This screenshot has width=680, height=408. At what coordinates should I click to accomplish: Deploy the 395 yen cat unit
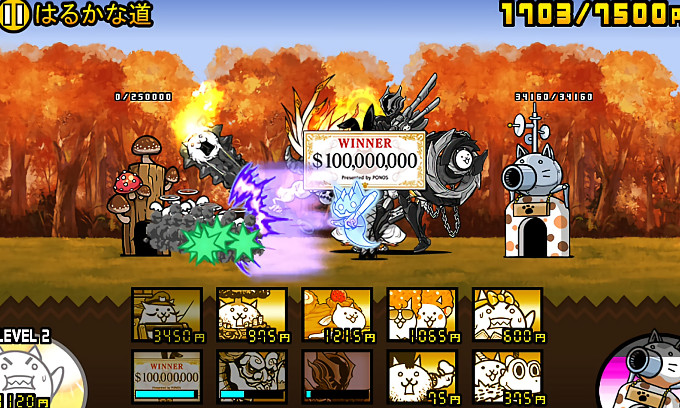(x=507, y=376)
